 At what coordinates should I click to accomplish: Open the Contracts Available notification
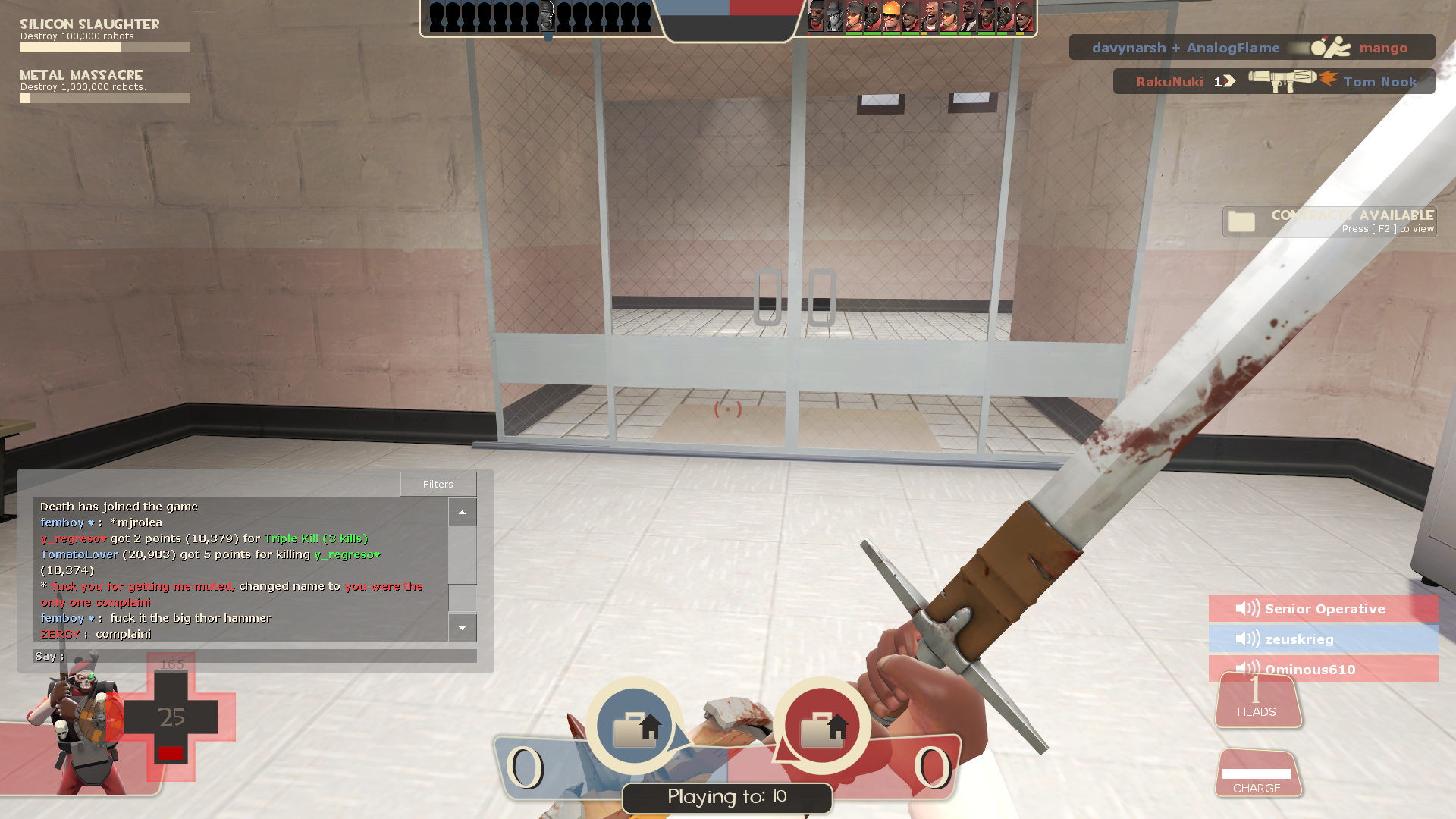tap(1329, 221)
